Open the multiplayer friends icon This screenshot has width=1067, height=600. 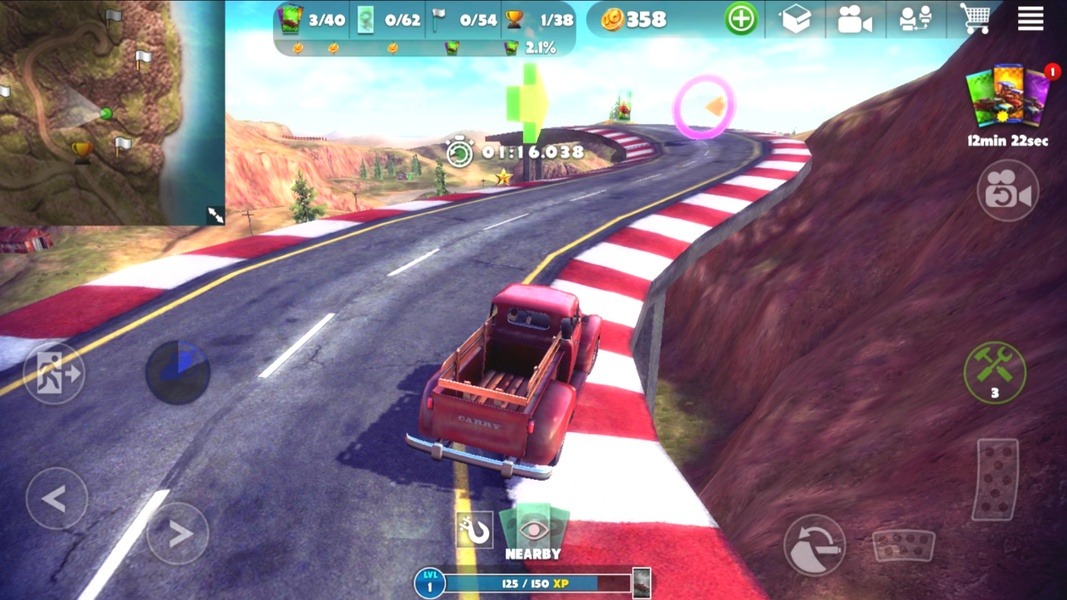[915, 19]
